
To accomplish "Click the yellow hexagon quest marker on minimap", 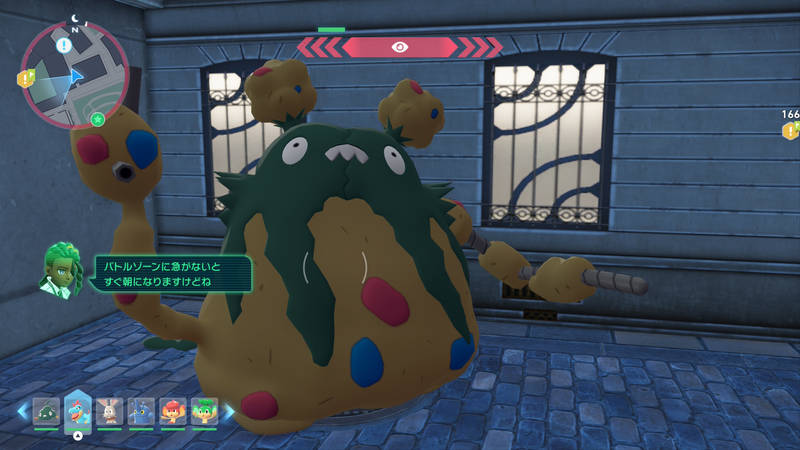I will [x=27, y=77].
